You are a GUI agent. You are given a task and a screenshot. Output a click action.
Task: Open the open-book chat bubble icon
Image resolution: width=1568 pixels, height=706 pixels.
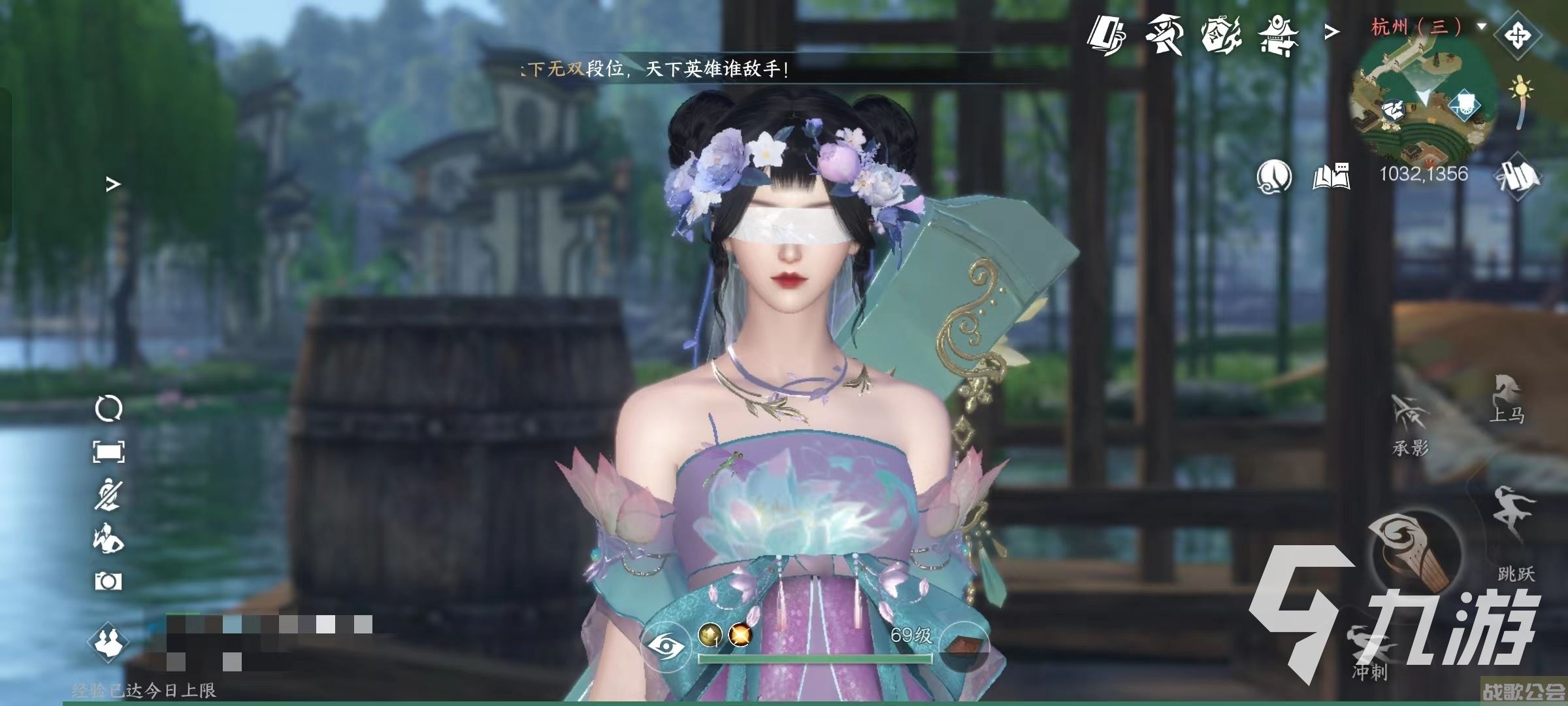tap(1331, 175)
